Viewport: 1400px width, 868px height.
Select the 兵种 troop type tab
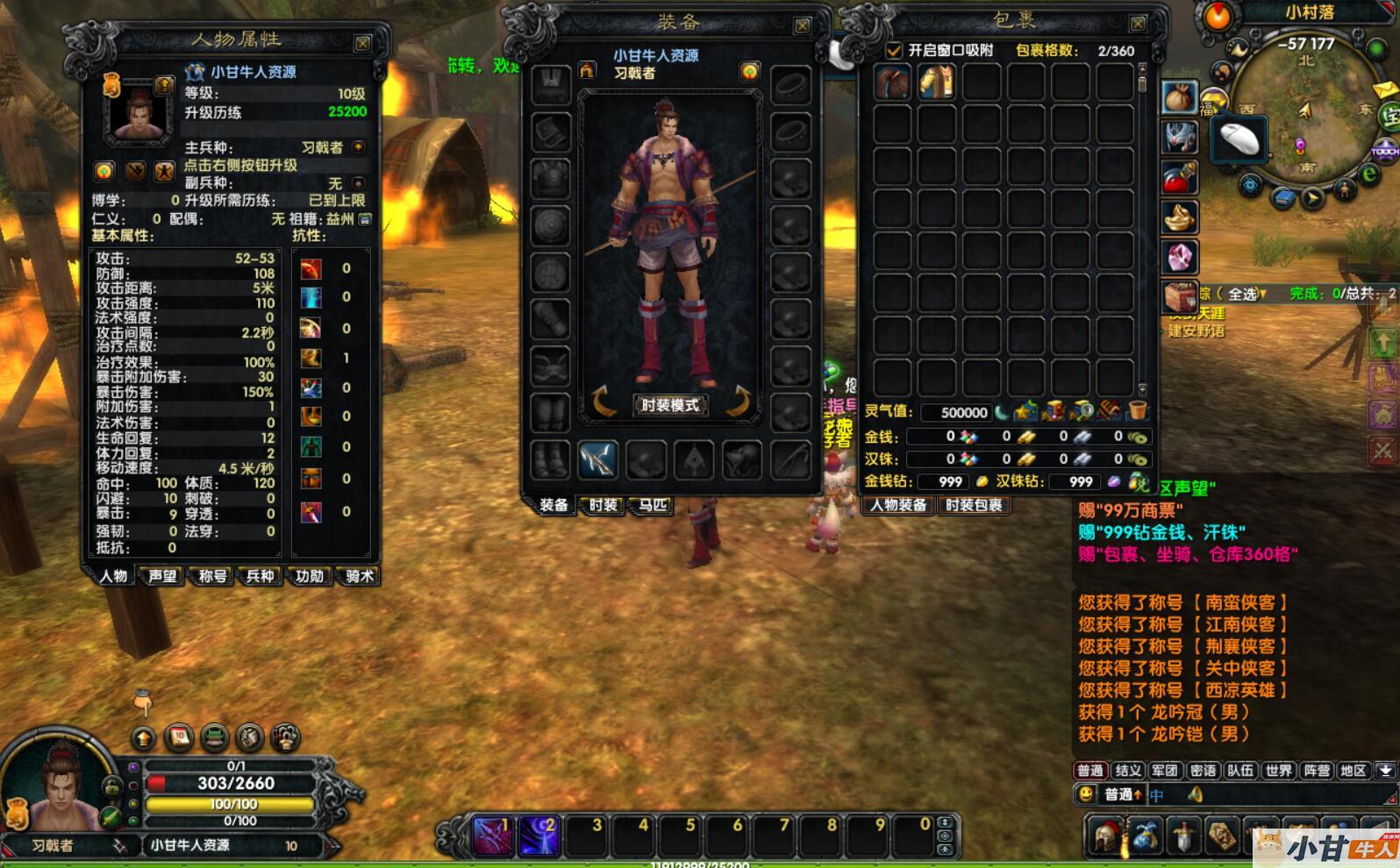(x=261, y=576)
